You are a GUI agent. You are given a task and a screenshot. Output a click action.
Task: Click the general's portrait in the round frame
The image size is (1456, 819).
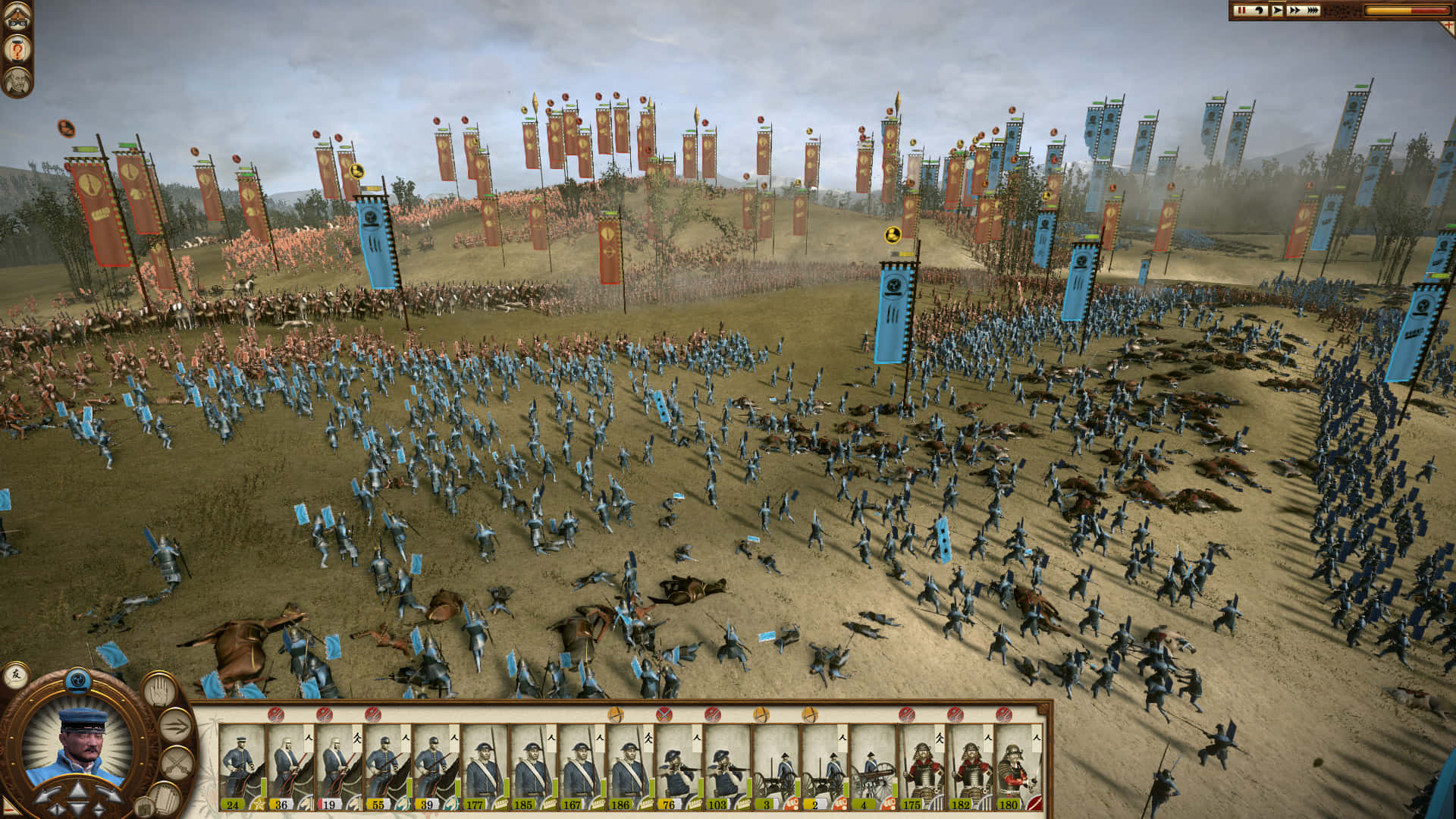click(x=78, y=745)
